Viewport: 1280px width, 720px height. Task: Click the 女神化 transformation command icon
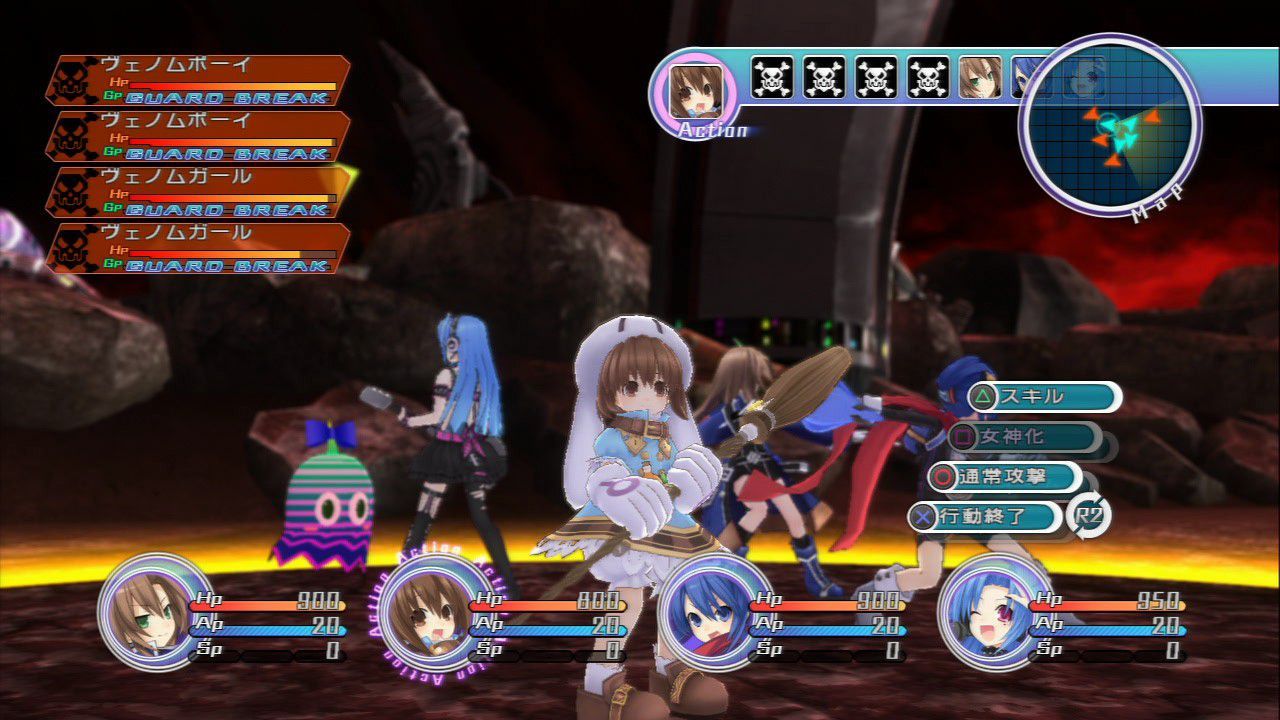pos(963,437)
